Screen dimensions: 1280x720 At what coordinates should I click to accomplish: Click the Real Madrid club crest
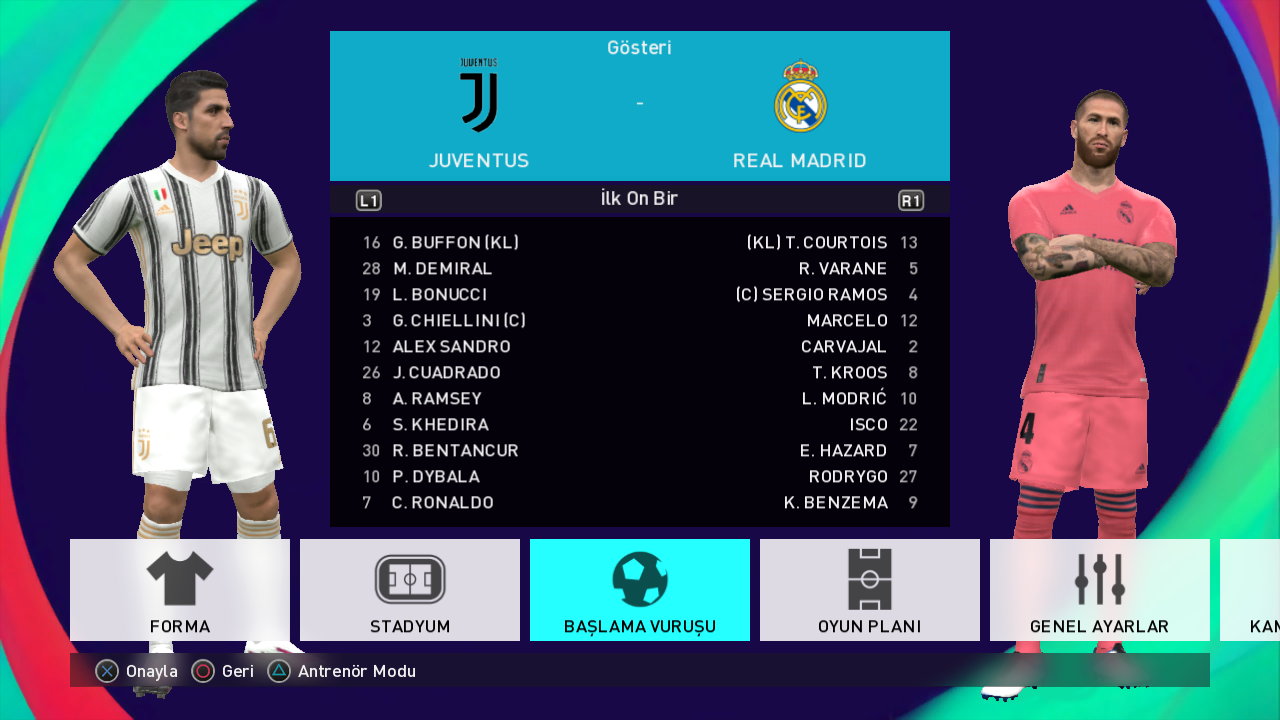(800, 97)
